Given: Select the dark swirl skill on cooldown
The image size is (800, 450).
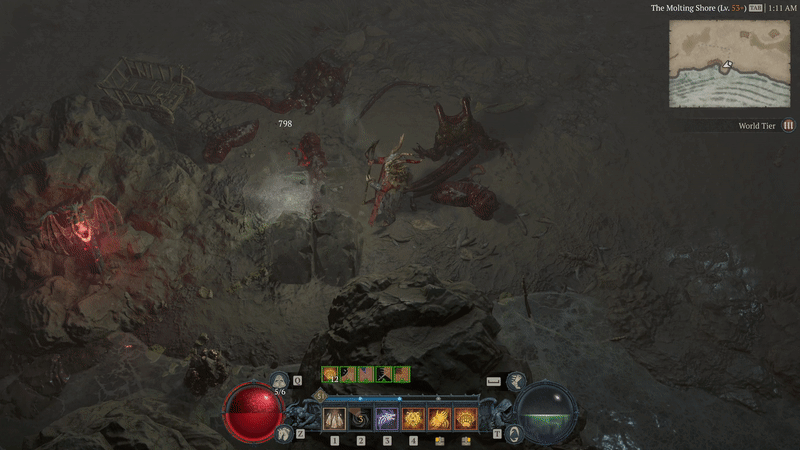Looking at the screenshot, I should [360, 418].
